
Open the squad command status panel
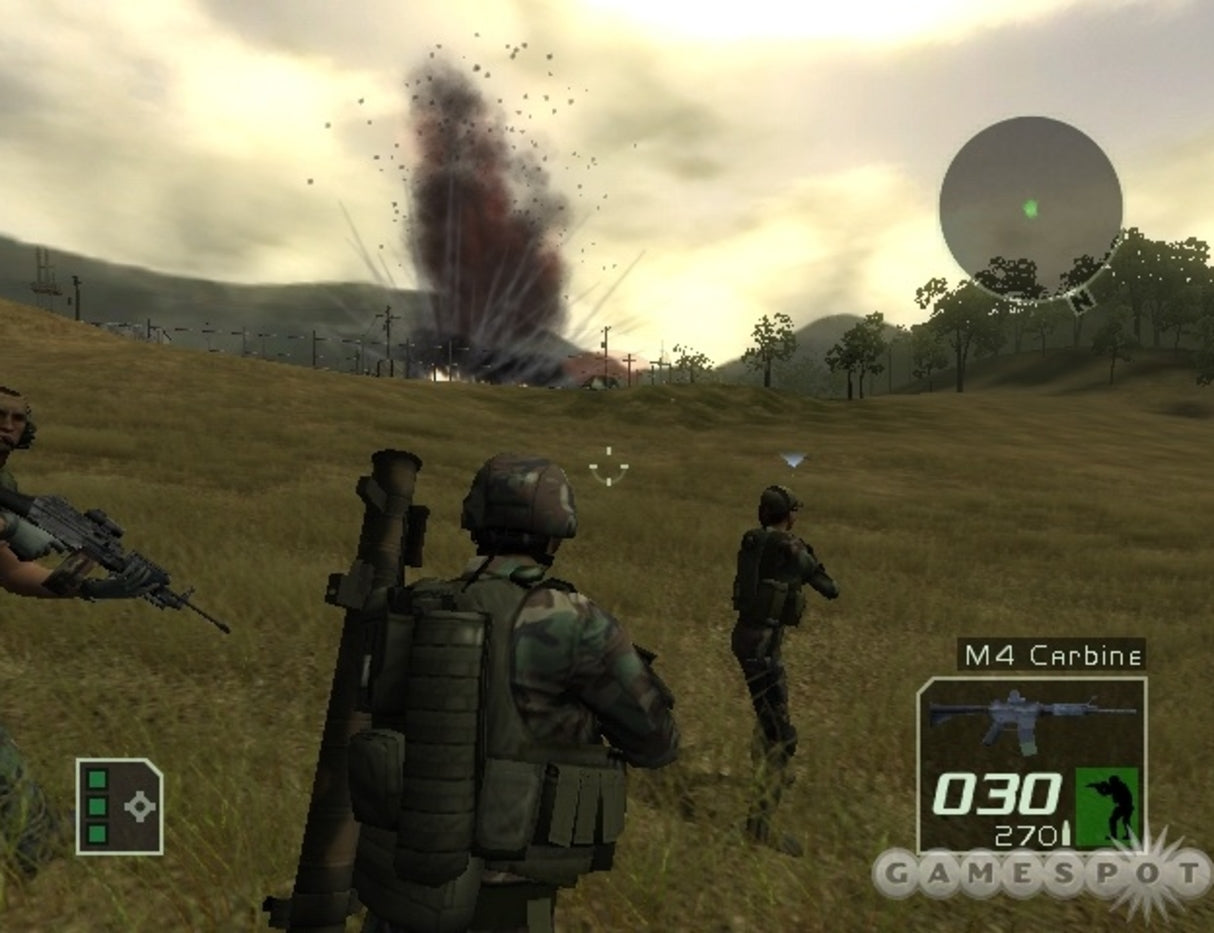pos(119,806)
